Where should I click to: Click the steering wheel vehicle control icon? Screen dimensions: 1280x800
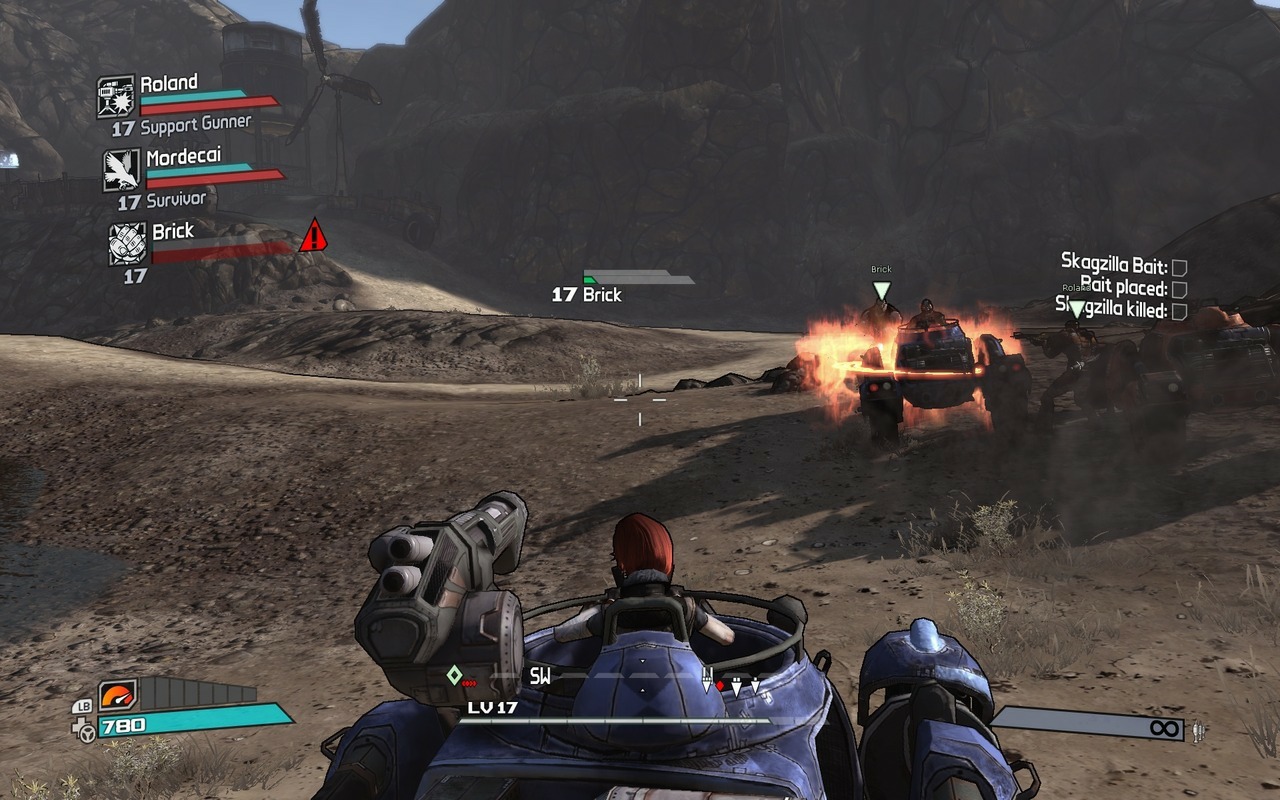pos(87,732)
